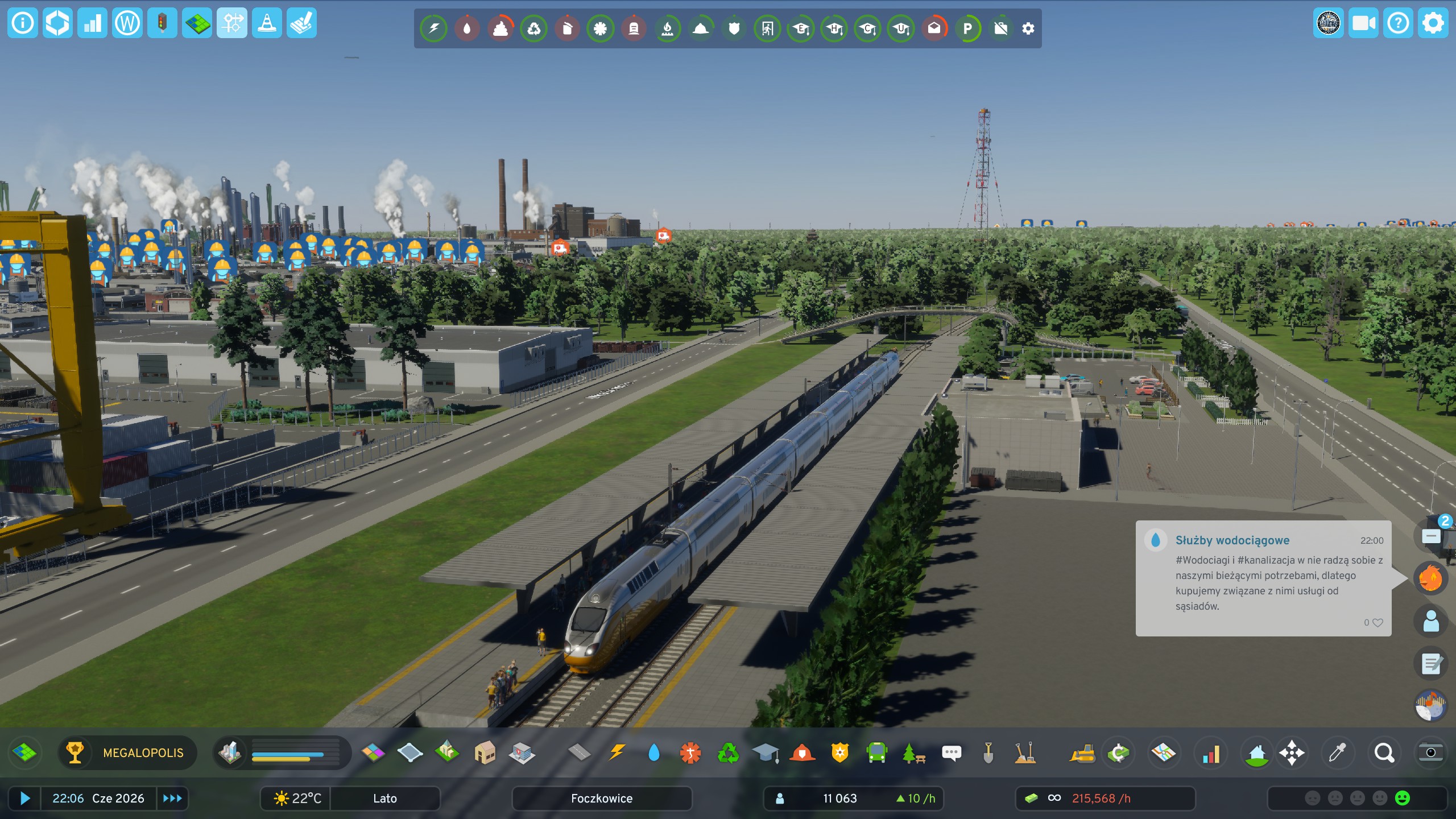Open the info view settings gear
Screen dimensions: 1456x819
click(1027, 28)
